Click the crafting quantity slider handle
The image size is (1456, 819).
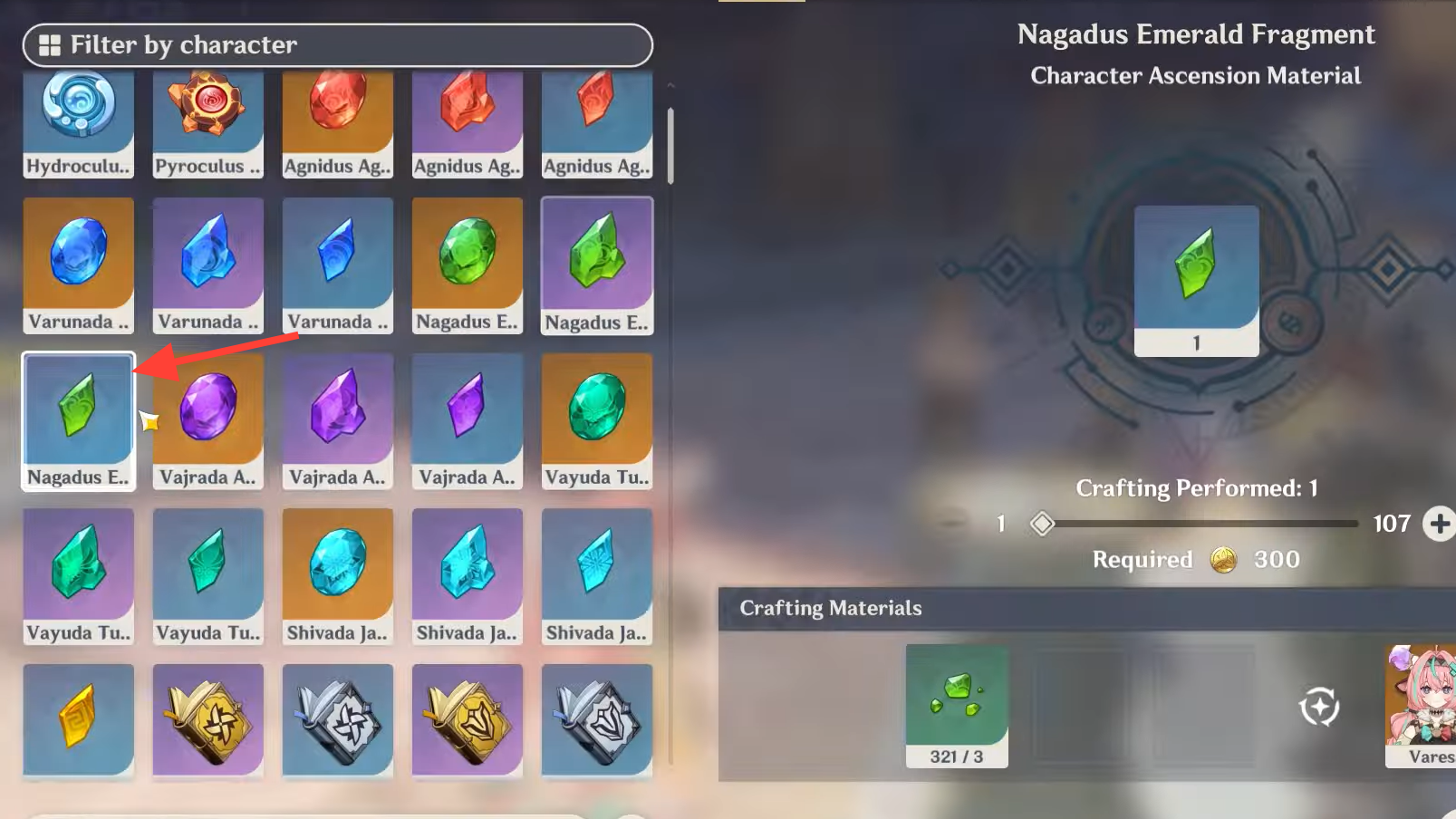tap(1042, 524)
